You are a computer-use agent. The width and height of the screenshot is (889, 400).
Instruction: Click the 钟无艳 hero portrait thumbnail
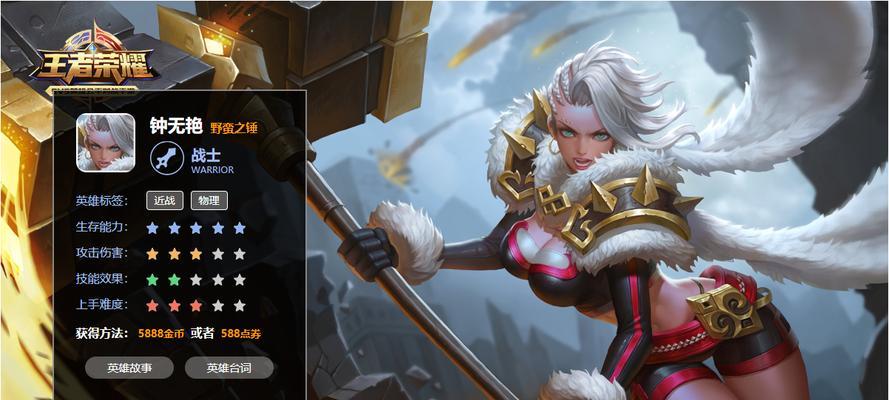pyautogui.click(x=106, y=143)
